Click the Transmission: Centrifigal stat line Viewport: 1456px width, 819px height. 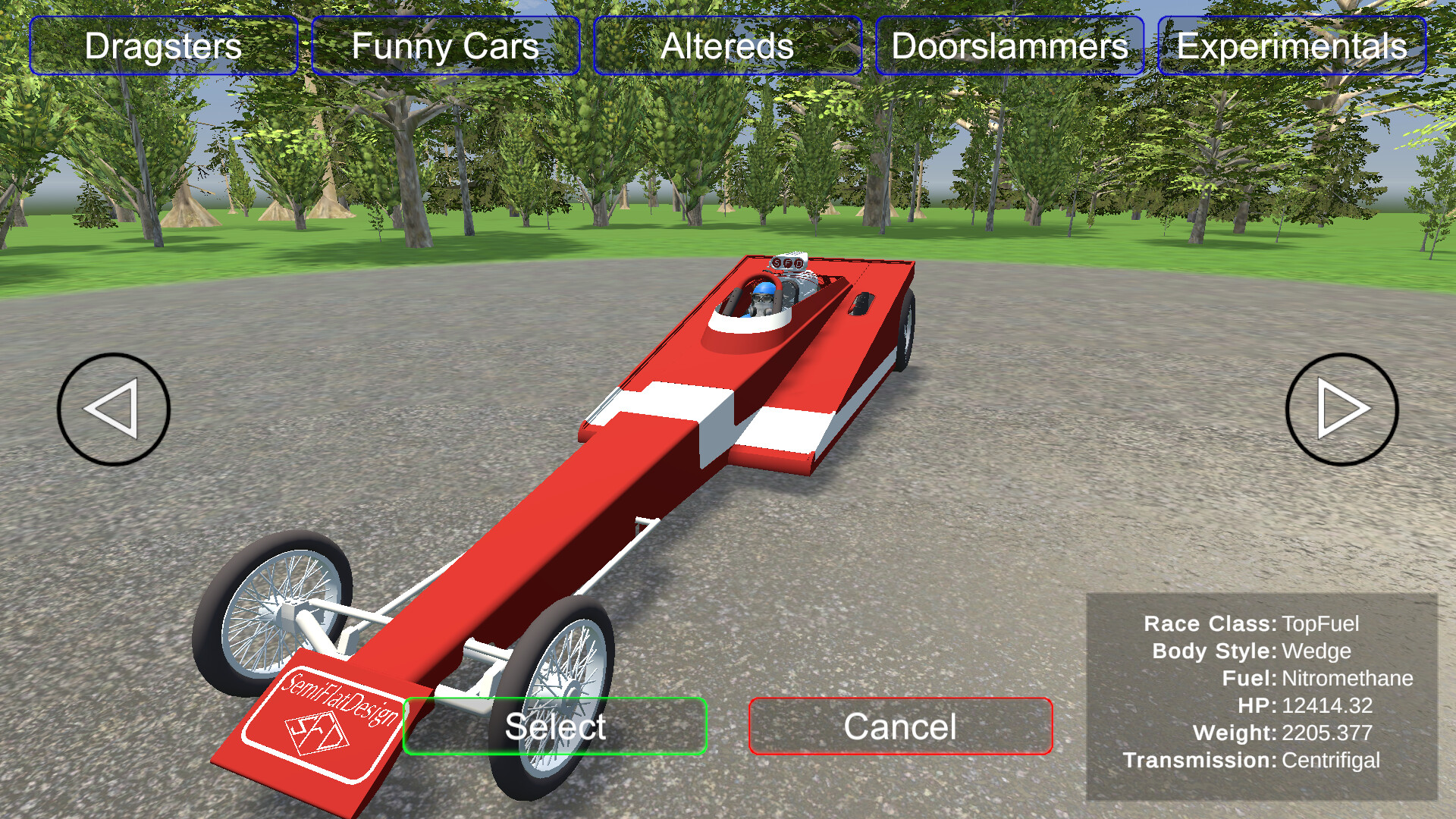click(1251, 760)
